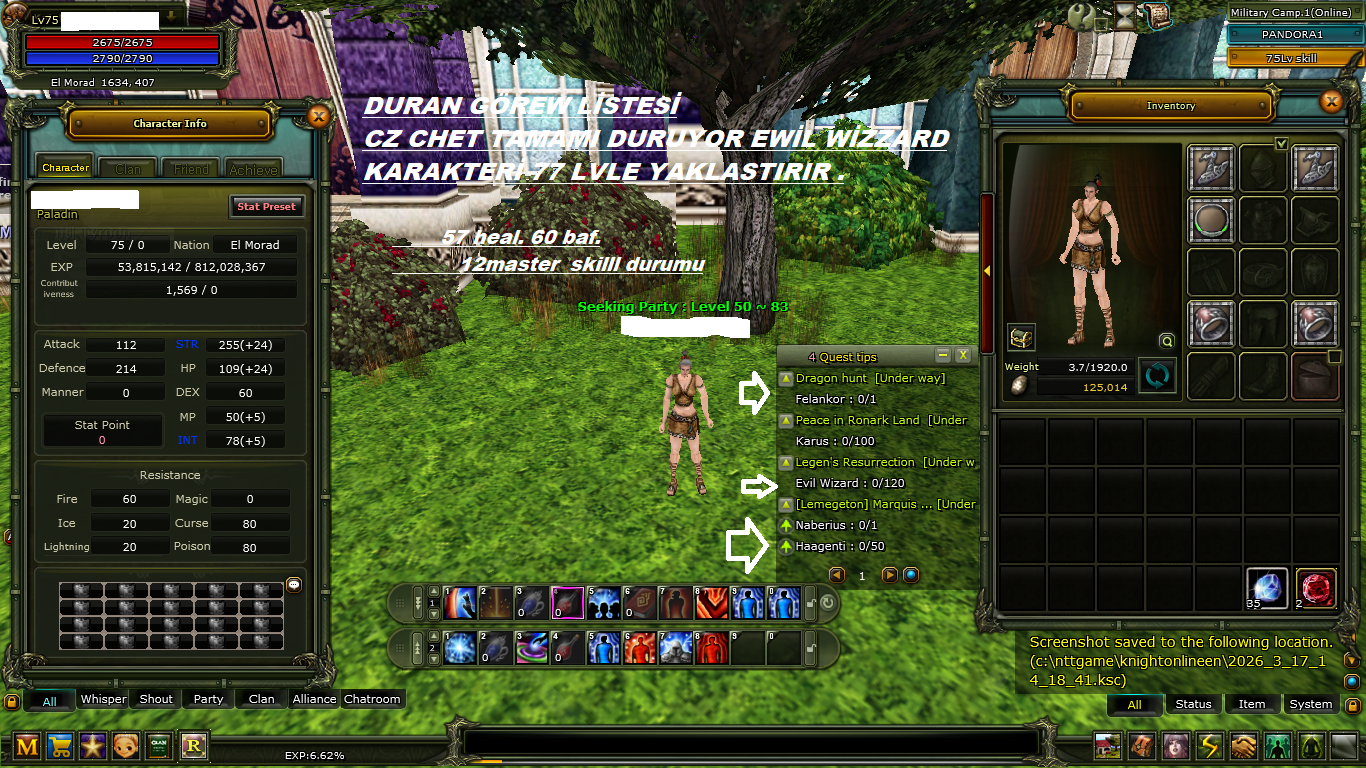Open the magnifier search icon in the inventory
Image resolution: width=1366 pixels, height=768 pixels.
pyautogui.click(x=1167, y=341)
